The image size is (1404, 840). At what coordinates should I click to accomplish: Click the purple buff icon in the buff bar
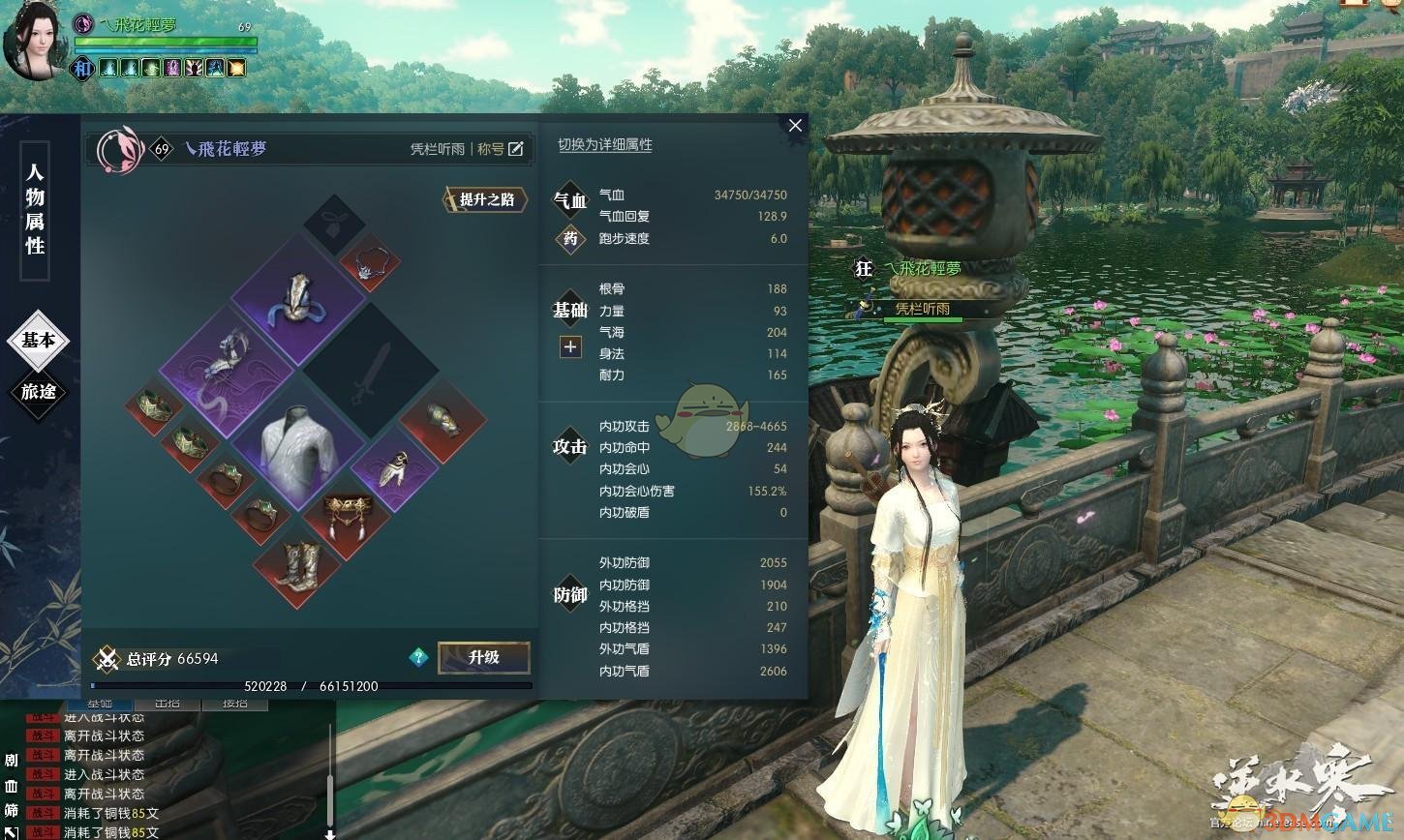tap(173, 68)
